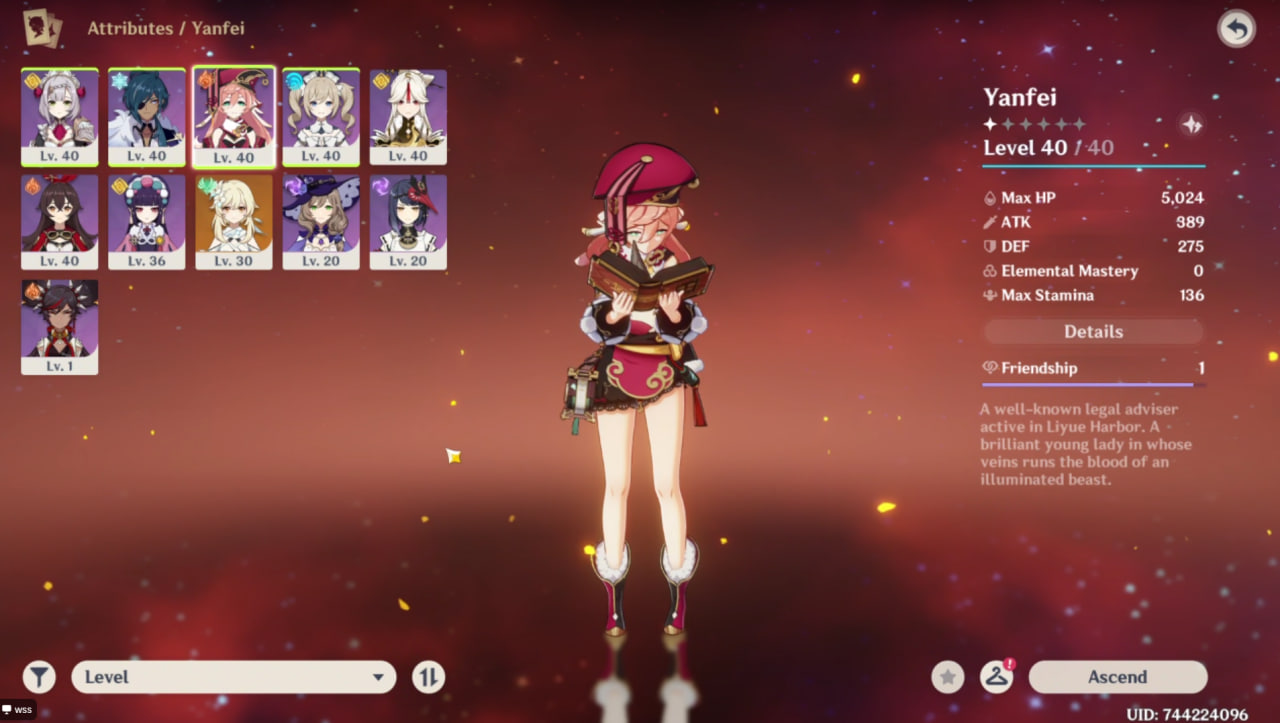Choose Kaeya's character portrait
Image resolution: width=1280 pixels, height=723 pixels.
[x=147, y=116]
